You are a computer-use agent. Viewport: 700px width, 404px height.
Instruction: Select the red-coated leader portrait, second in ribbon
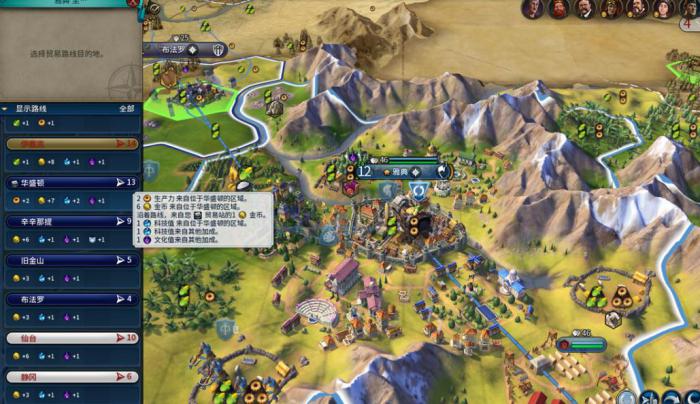pyautogui.click(x=558, y=9)
